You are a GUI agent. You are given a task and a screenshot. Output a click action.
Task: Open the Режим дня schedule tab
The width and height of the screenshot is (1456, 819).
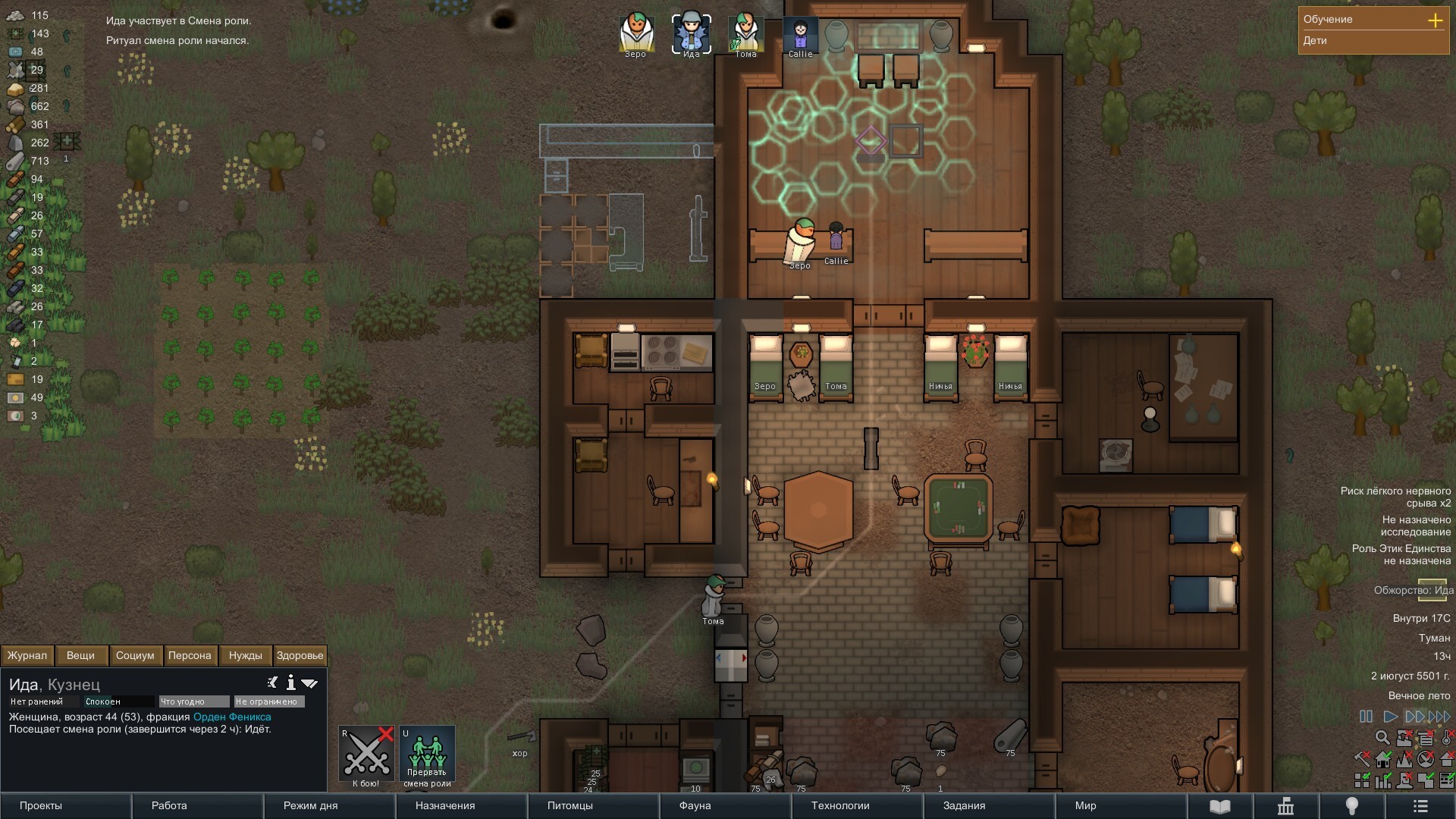(329, 805)
